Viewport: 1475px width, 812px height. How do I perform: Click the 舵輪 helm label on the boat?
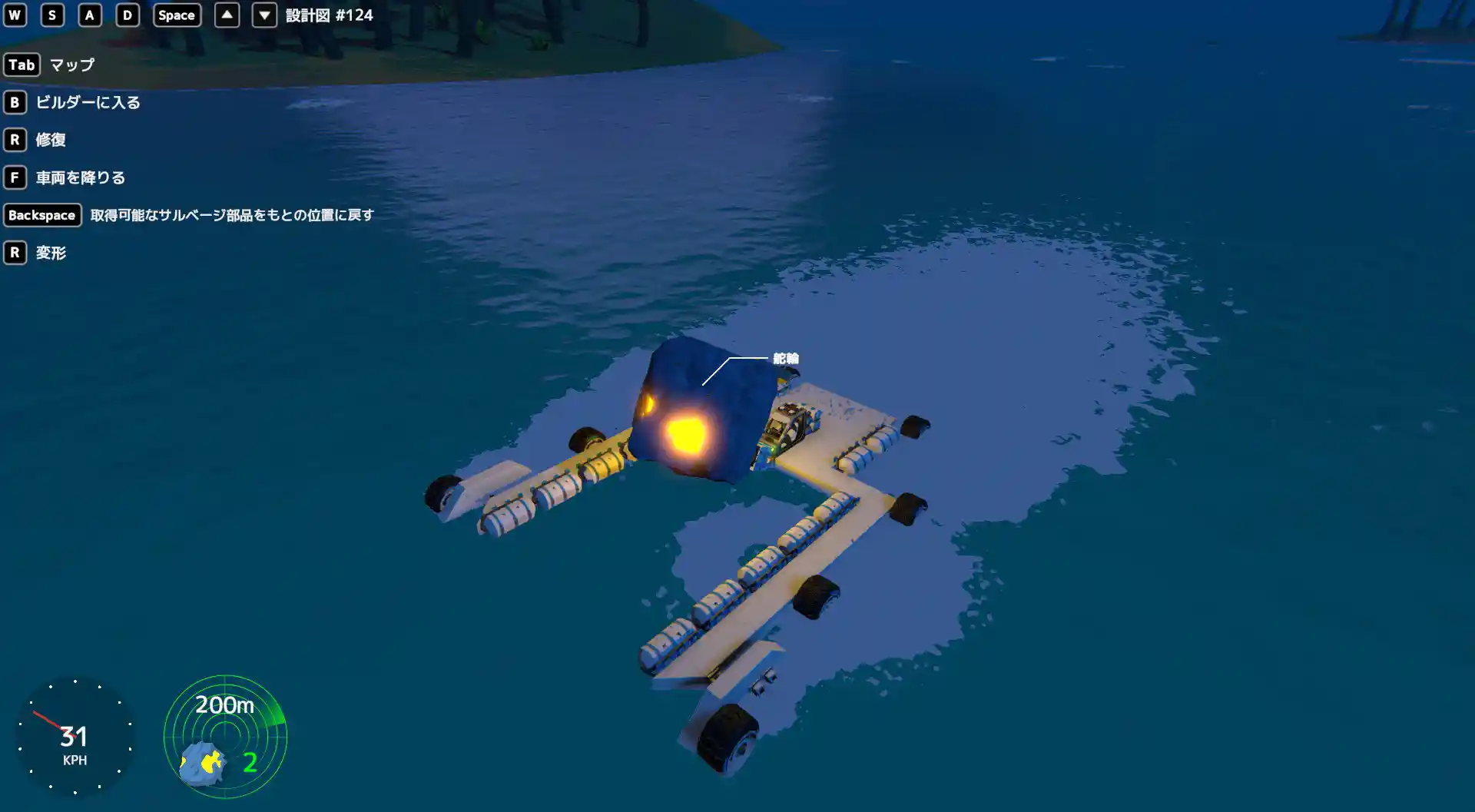coord(787,358)
